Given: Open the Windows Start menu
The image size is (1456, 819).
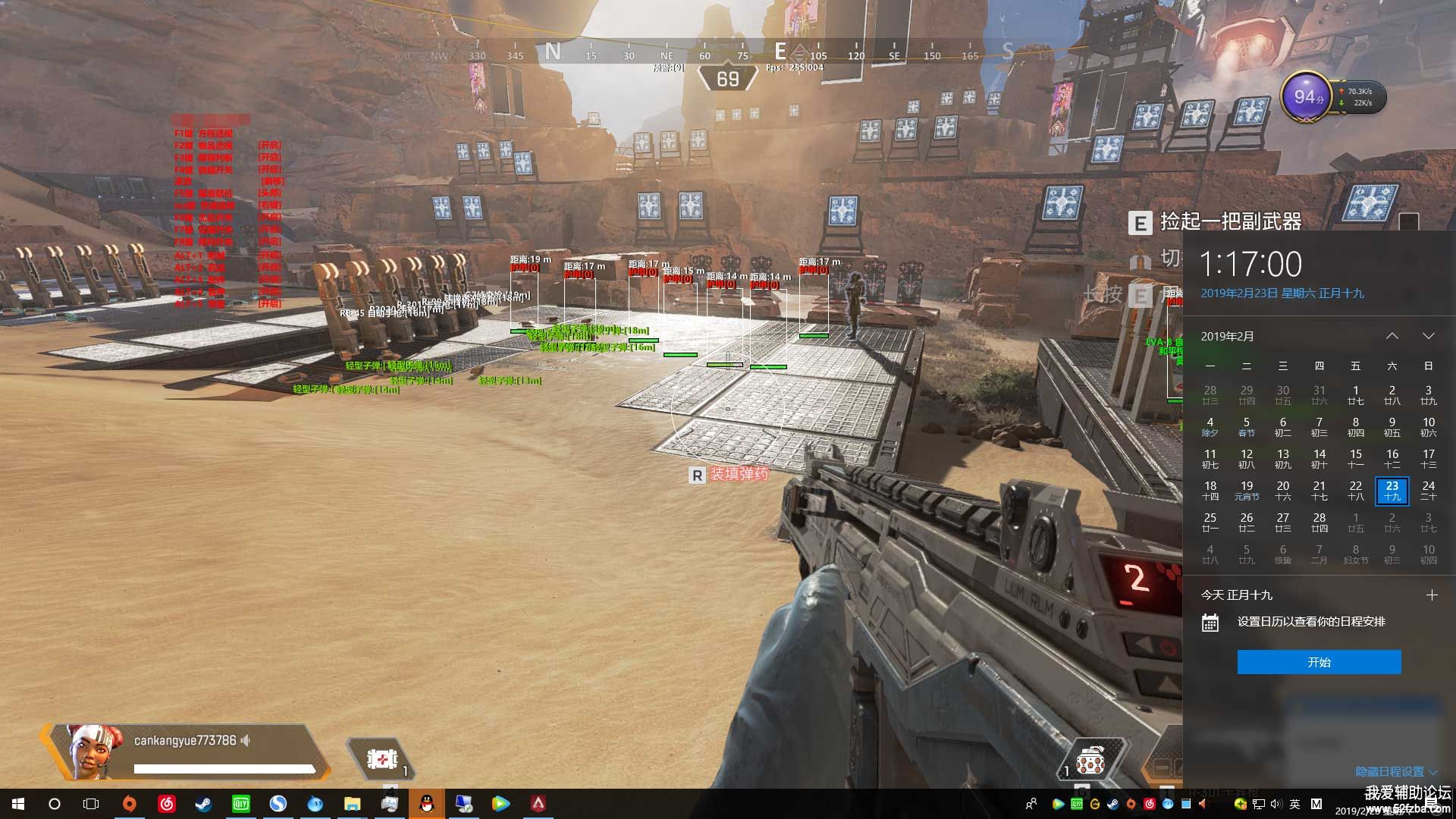Looking at the screenshot, I should tap(18, 804).
